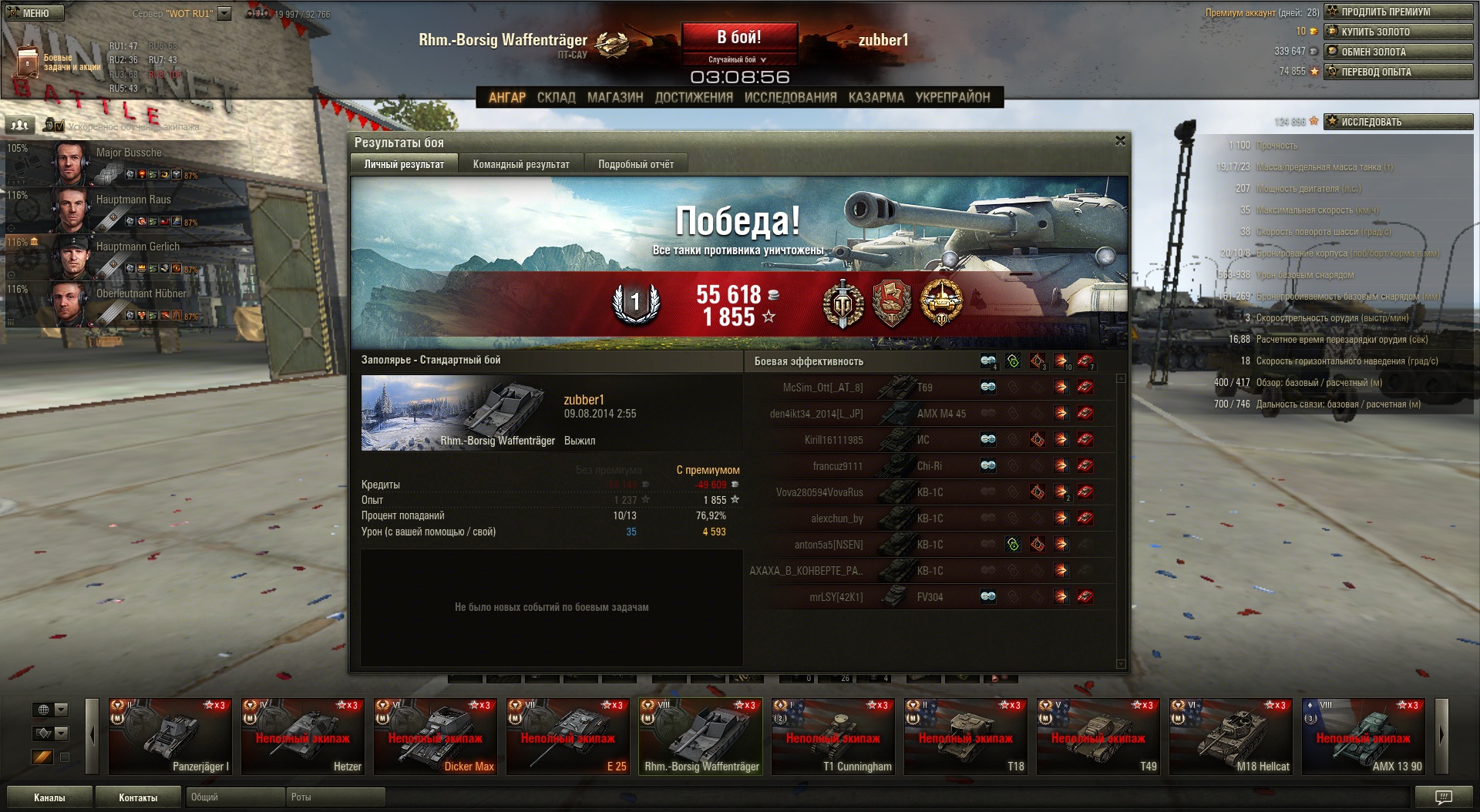Open the УКРЕПРАЙОН section
Image resolution: width=1480 pixels, height=812 pixels.
tap(952, 97)
